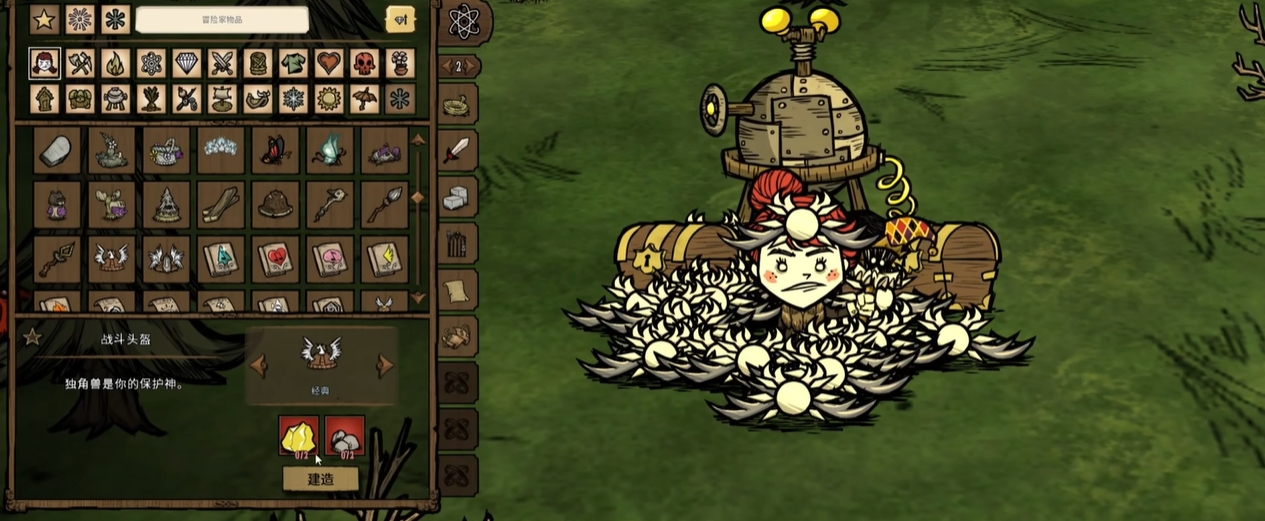Show the red skull magic filter
The image size is (1265, 521).
tap(364, 64)
